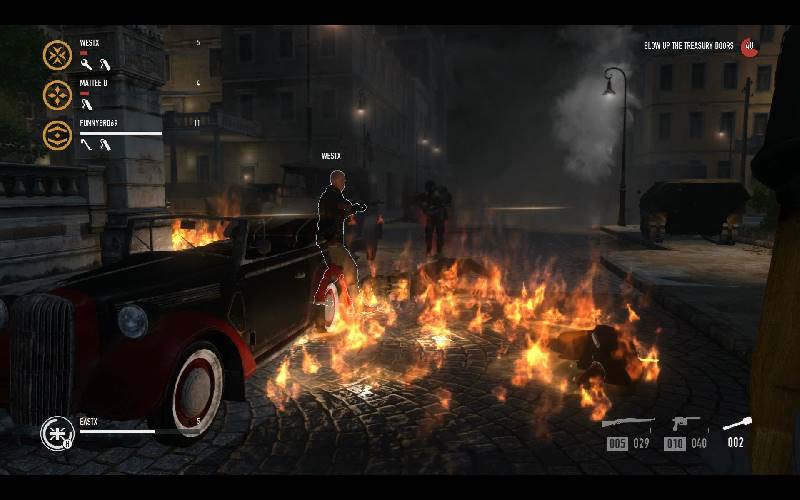This screenshot has height=500, width=800.
Task: Select teammate MATTEE U's class emblem
Action: (x=57, y=94)
